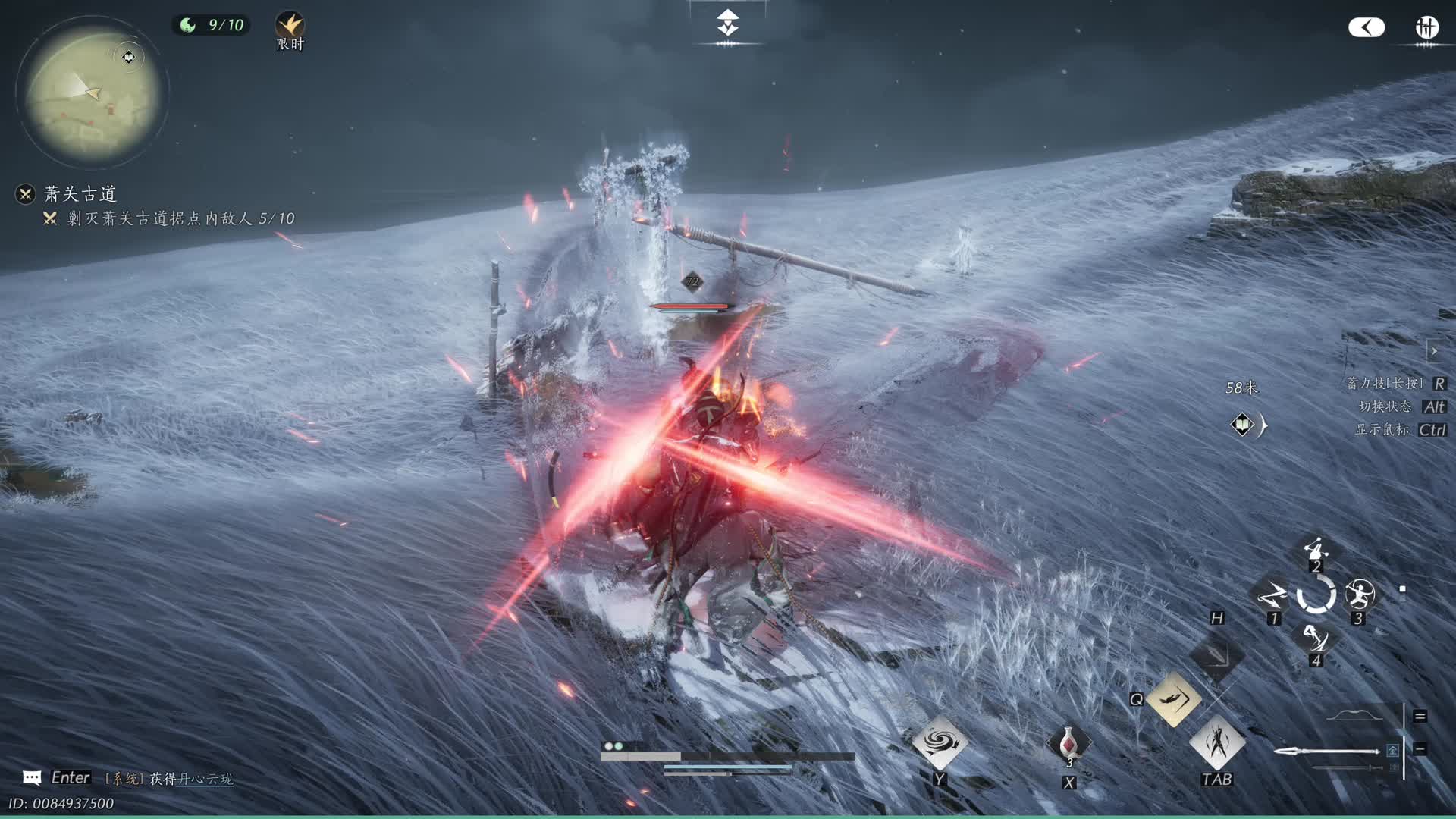The height and width of the screenshot is (819, 1456).
Task: Activate the skill in slot 4
Action: tap(1316, 639)
